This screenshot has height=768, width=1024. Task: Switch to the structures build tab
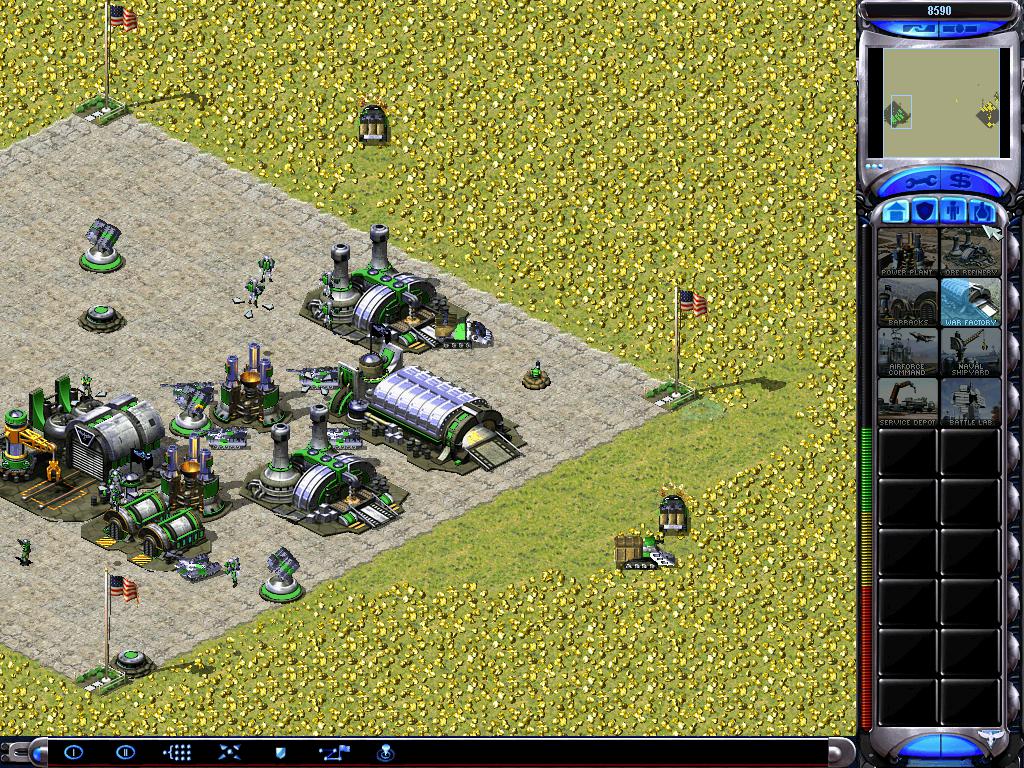[x=897, y=211]
